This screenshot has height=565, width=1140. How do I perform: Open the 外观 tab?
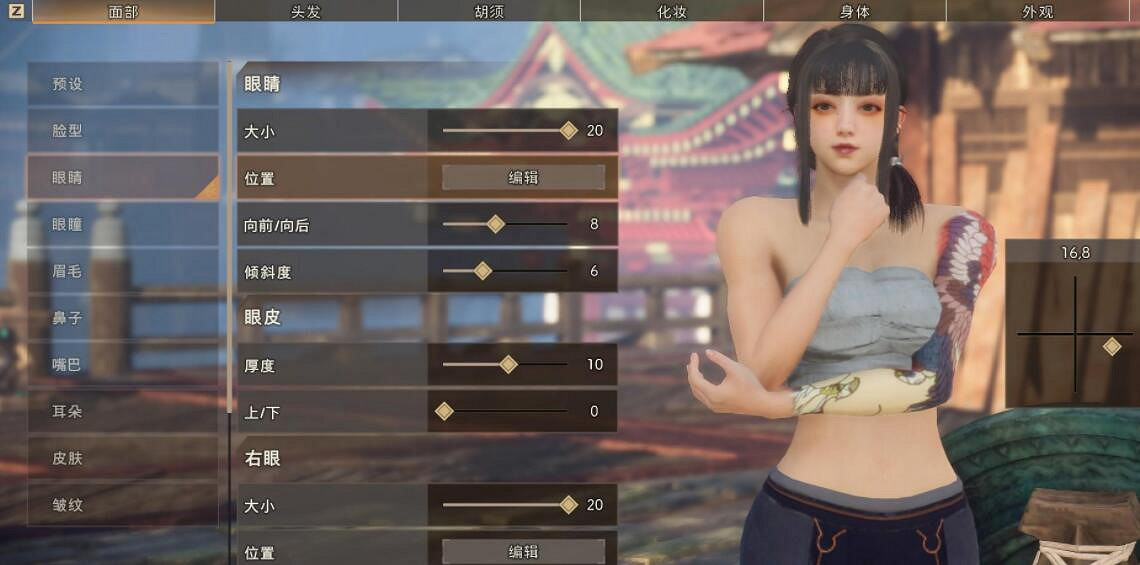[1037, 12]
